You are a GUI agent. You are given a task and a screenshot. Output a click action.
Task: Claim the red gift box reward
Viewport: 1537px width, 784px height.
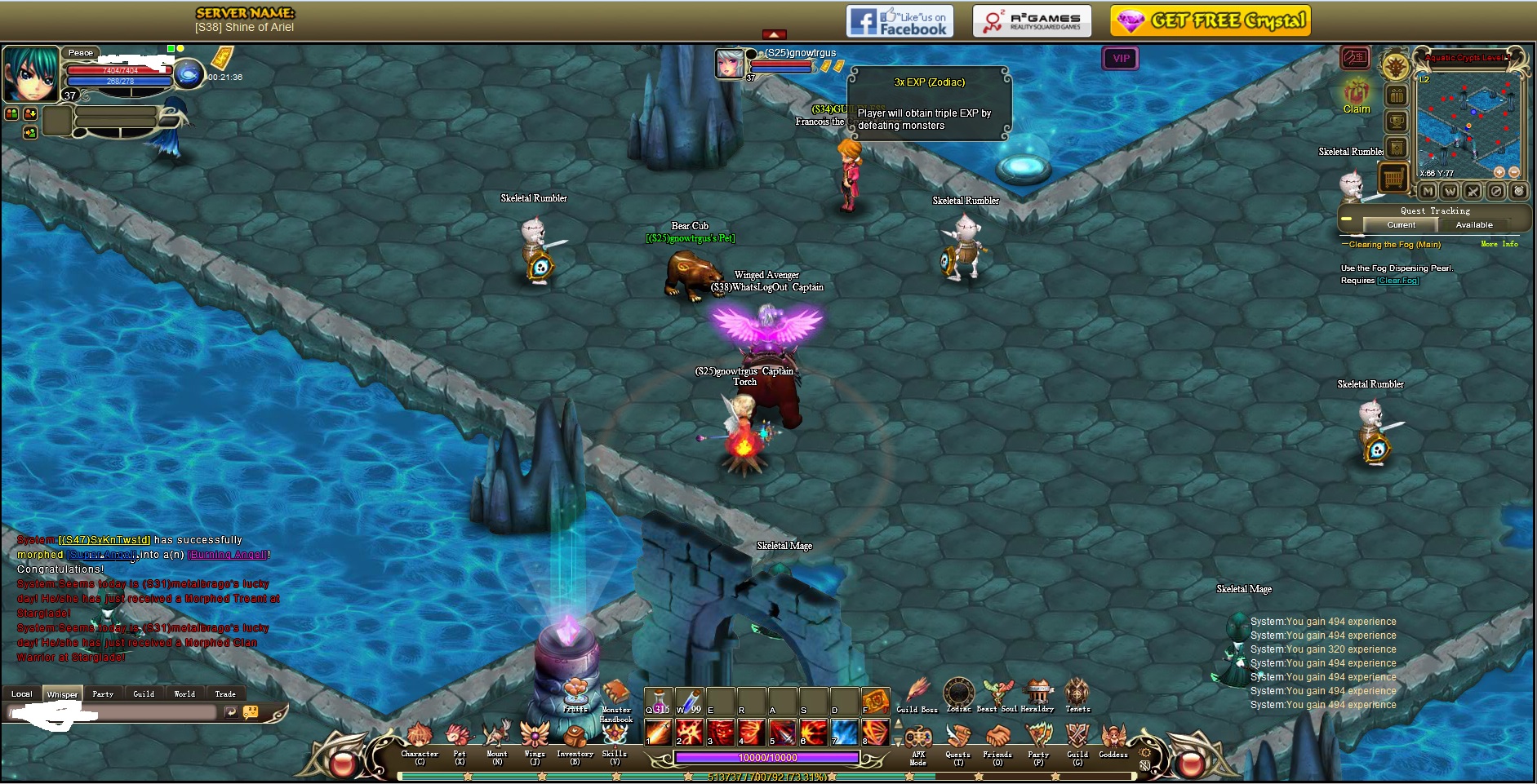point(1356,92)
